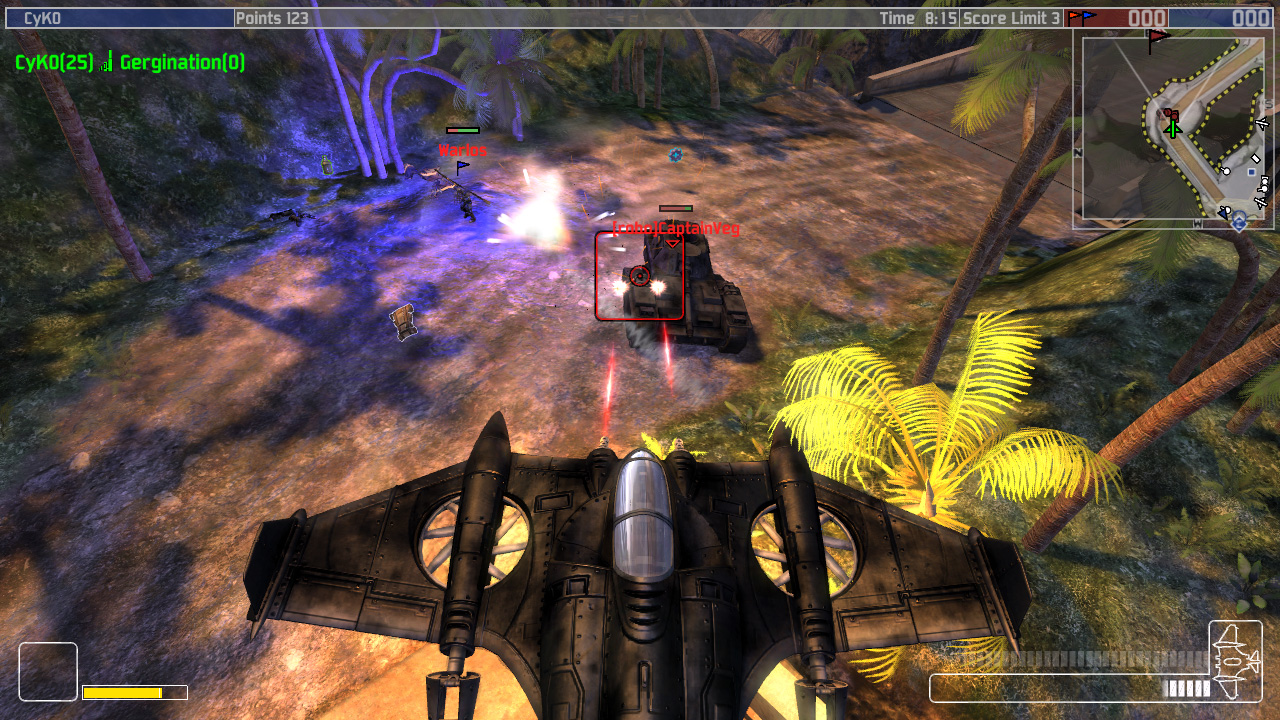Viewport: 1280px width, 720px height.
Task: Click the blue triangle unit icon on the minimap
Action: (1222, 212)
